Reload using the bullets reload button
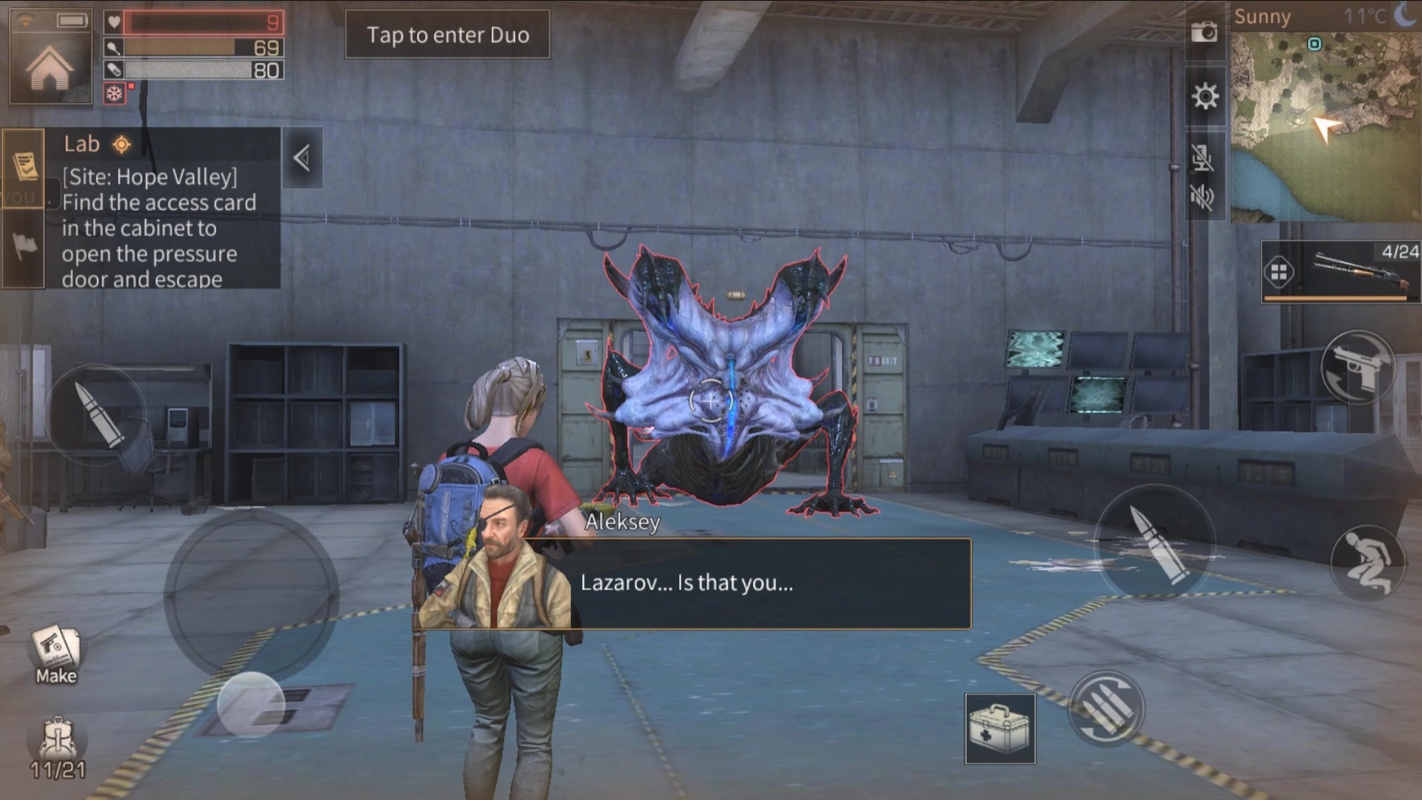Image resolution: width=1422 pixels, height=800 pixels. 1106,708
